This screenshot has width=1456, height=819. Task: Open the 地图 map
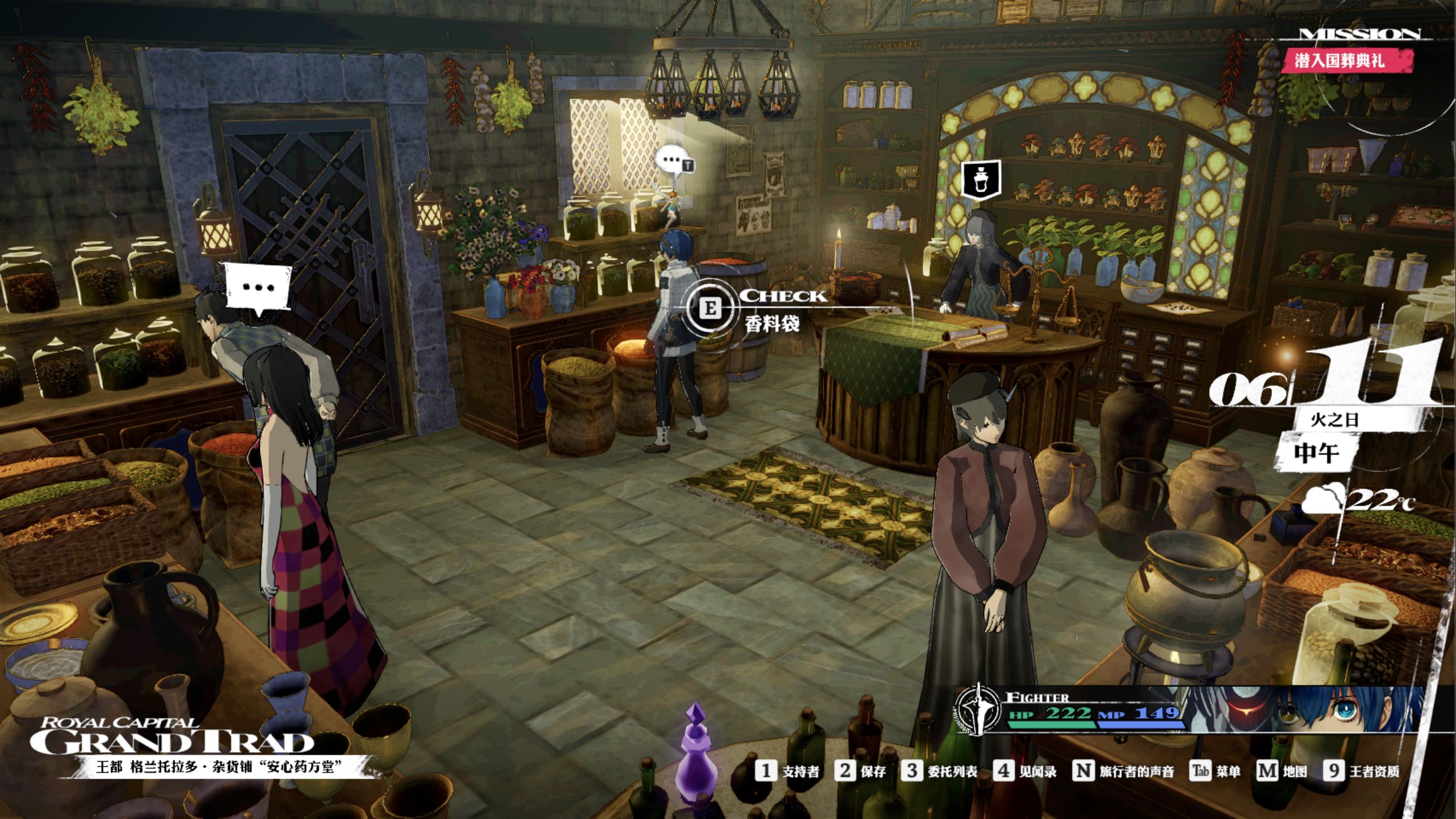[x=1281, y=771]
